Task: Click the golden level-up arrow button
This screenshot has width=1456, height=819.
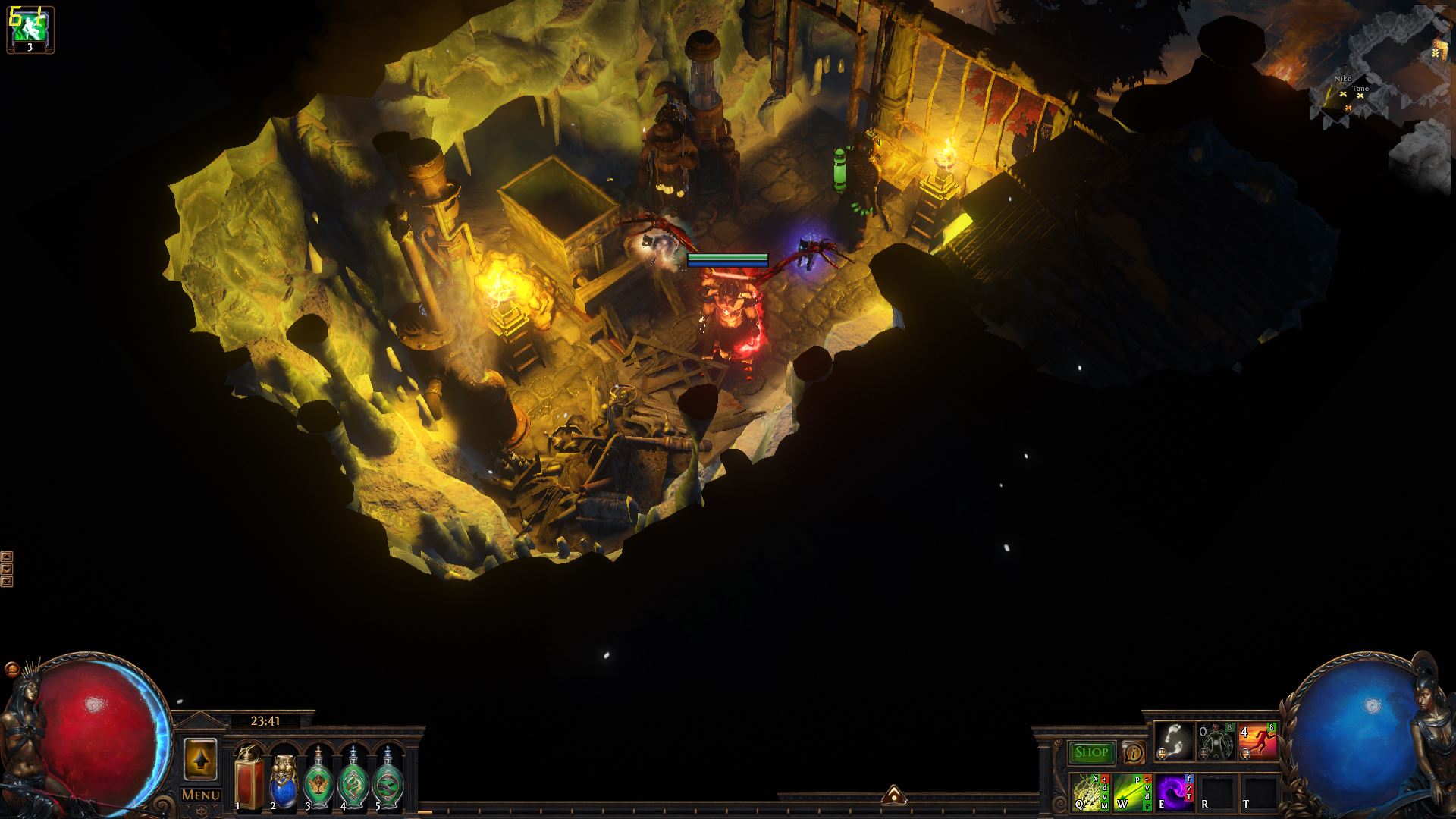Action: coord(200,758)
